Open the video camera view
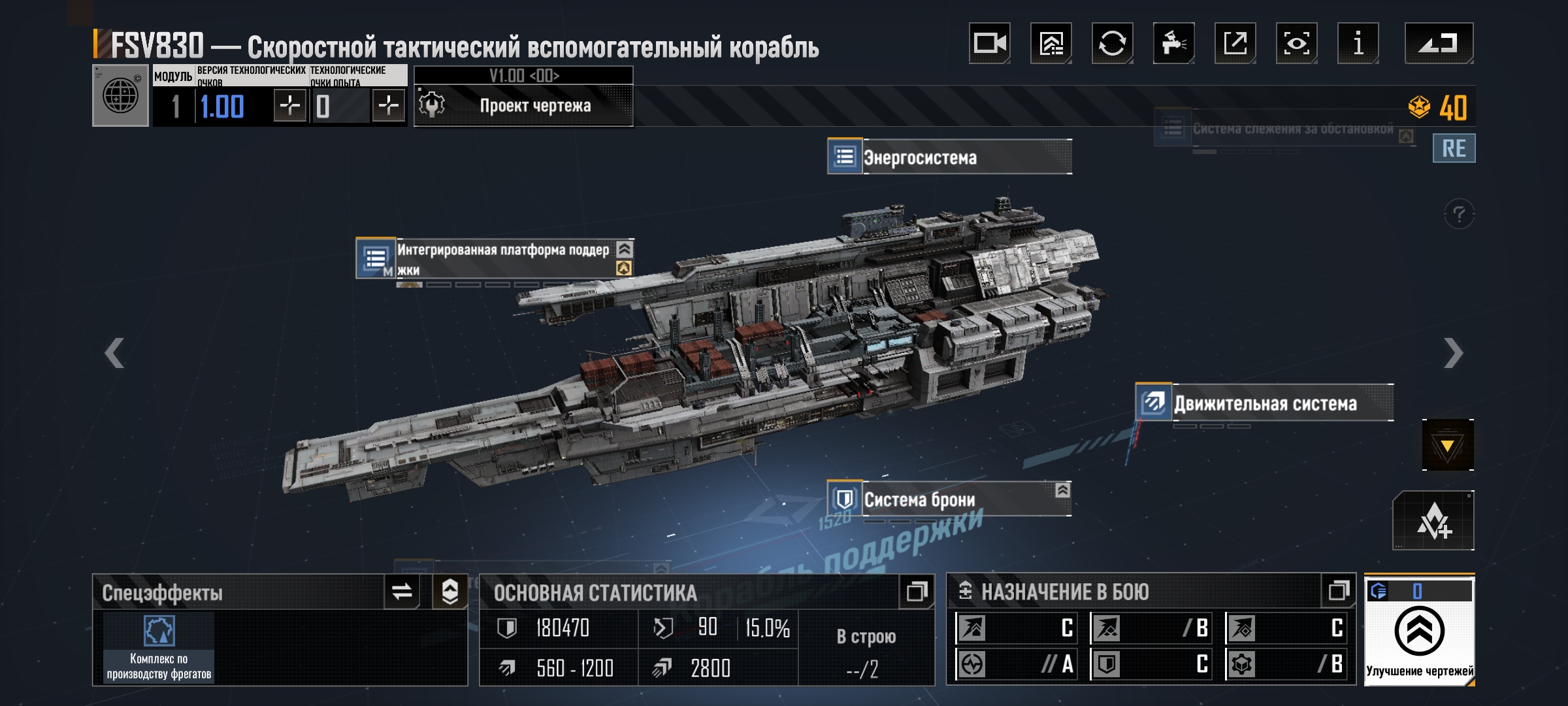 click(x=989, y=44)
